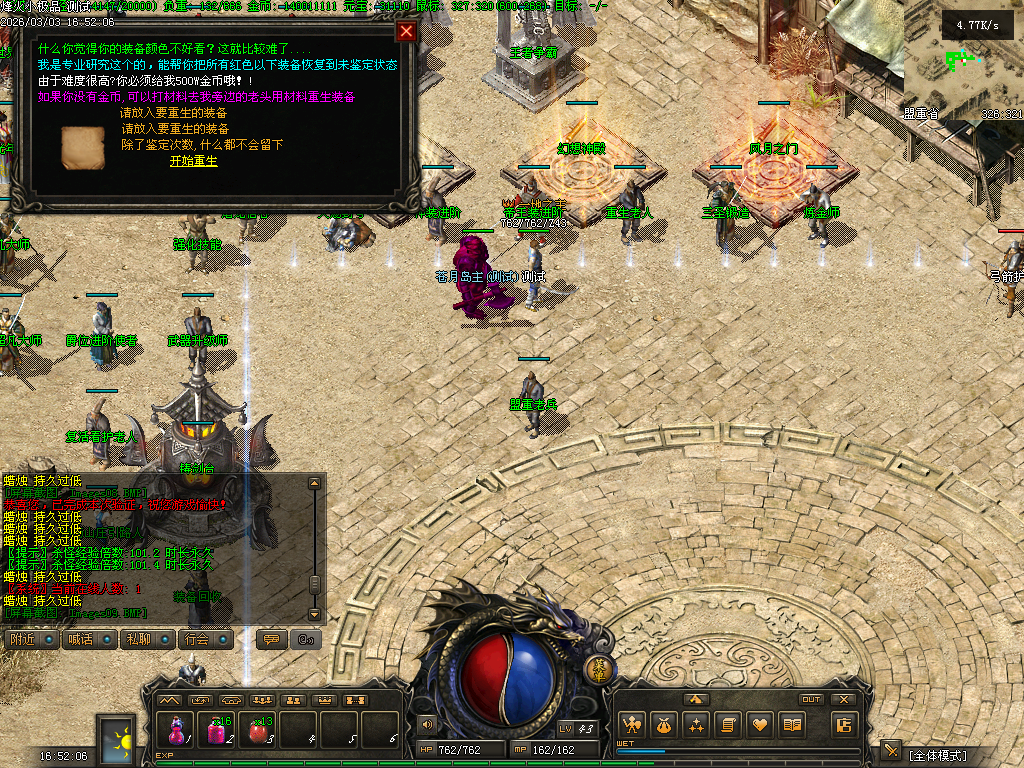
Task: Toggle the 全体模式 attack mode
Action: click(939, 755)
